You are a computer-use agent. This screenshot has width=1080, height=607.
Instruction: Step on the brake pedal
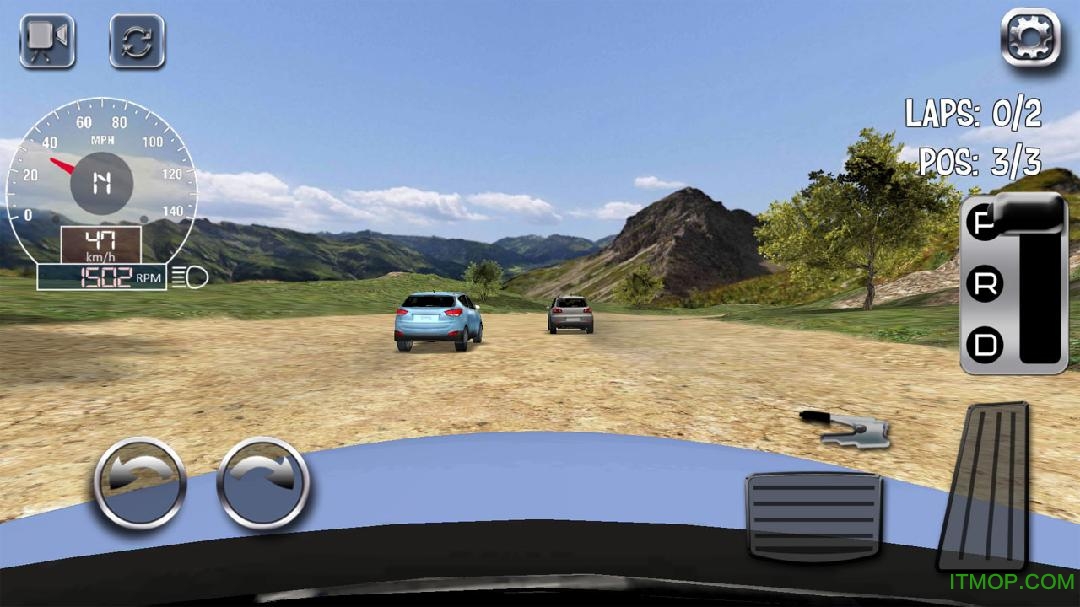(813, 515)
